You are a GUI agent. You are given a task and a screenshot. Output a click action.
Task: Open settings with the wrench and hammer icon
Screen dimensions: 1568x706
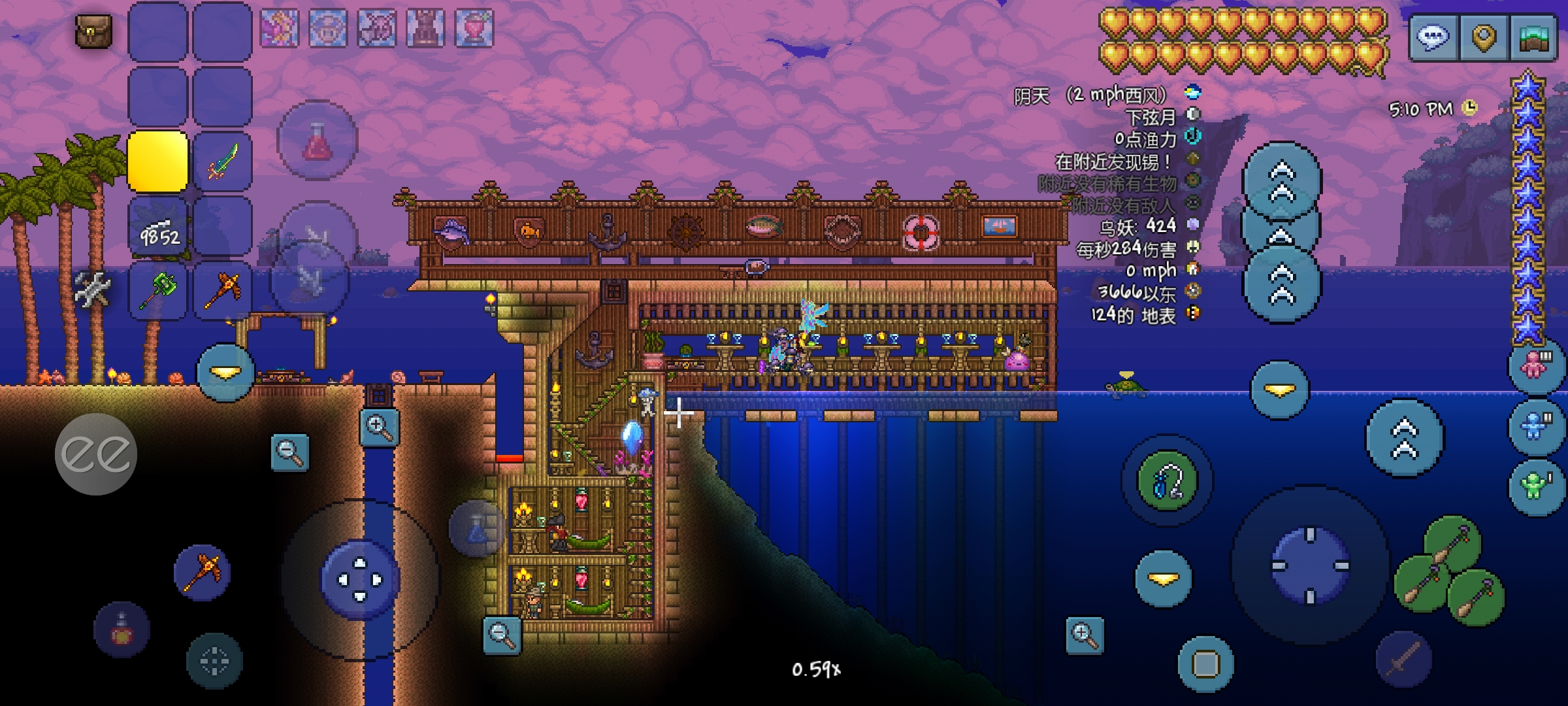[91, 288]
